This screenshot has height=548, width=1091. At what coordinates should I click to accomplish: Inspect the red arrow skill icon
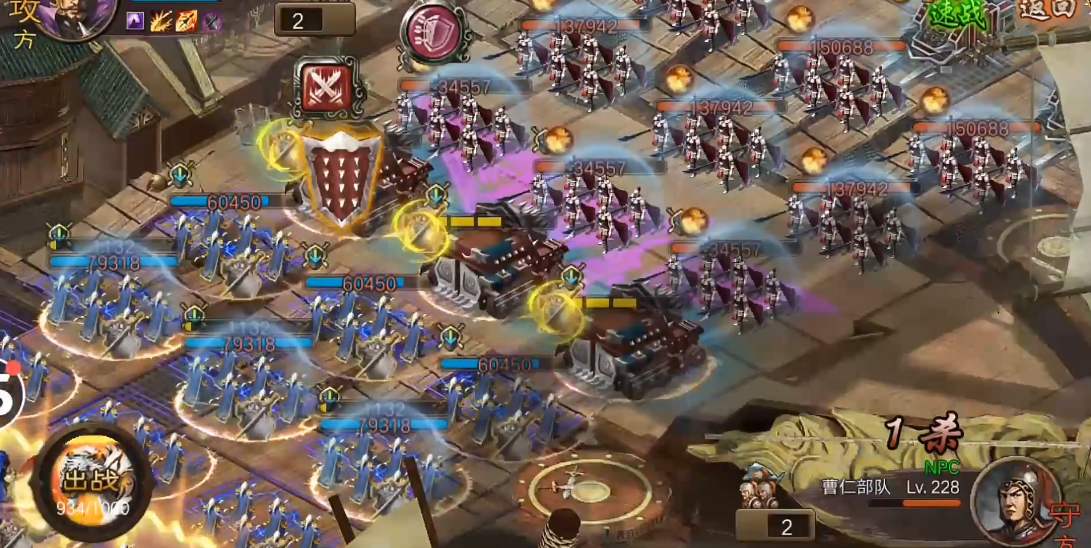pyautogui.click(x=187, y=21)
